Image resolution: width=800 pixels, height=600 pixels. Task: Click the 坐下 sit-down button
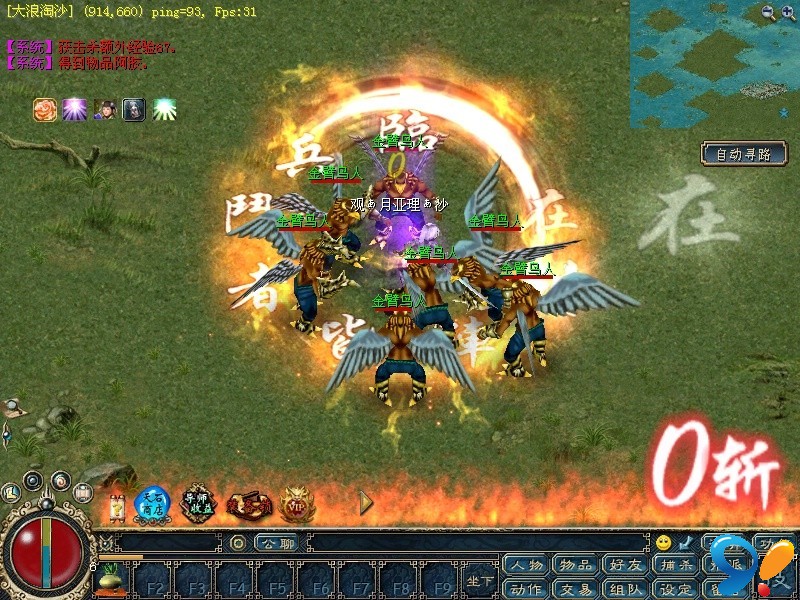(x=480, y=580)
